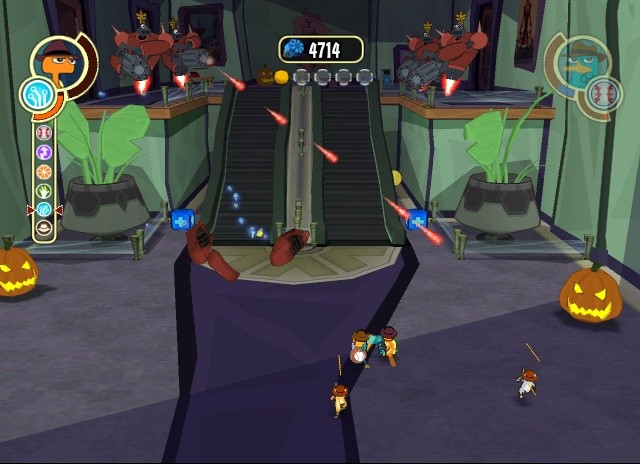Pick the orange slice weapon icon
The height and width of the screenshot is (464, 640).
[x=44, y=170]
